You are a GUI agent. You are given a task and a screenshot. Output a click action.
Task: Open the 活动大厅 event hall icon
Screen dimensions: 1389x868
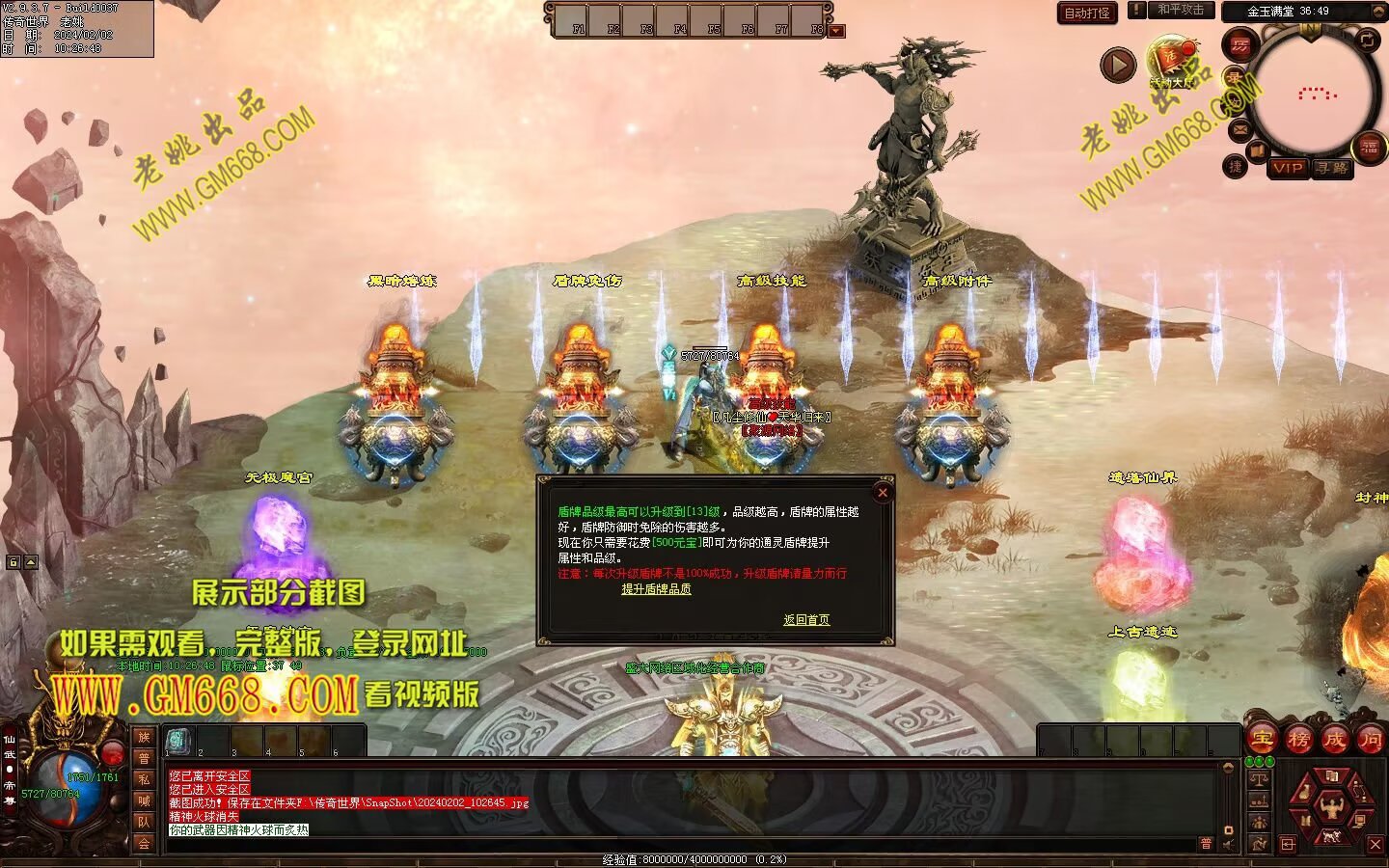tap(1171, 61)
